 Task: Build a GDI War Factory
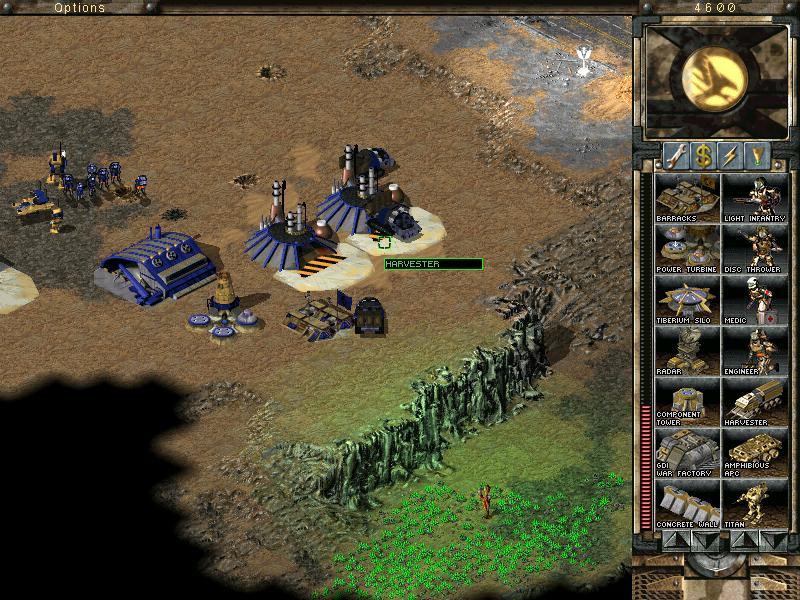pyautogui.click(x=687, y=452)
